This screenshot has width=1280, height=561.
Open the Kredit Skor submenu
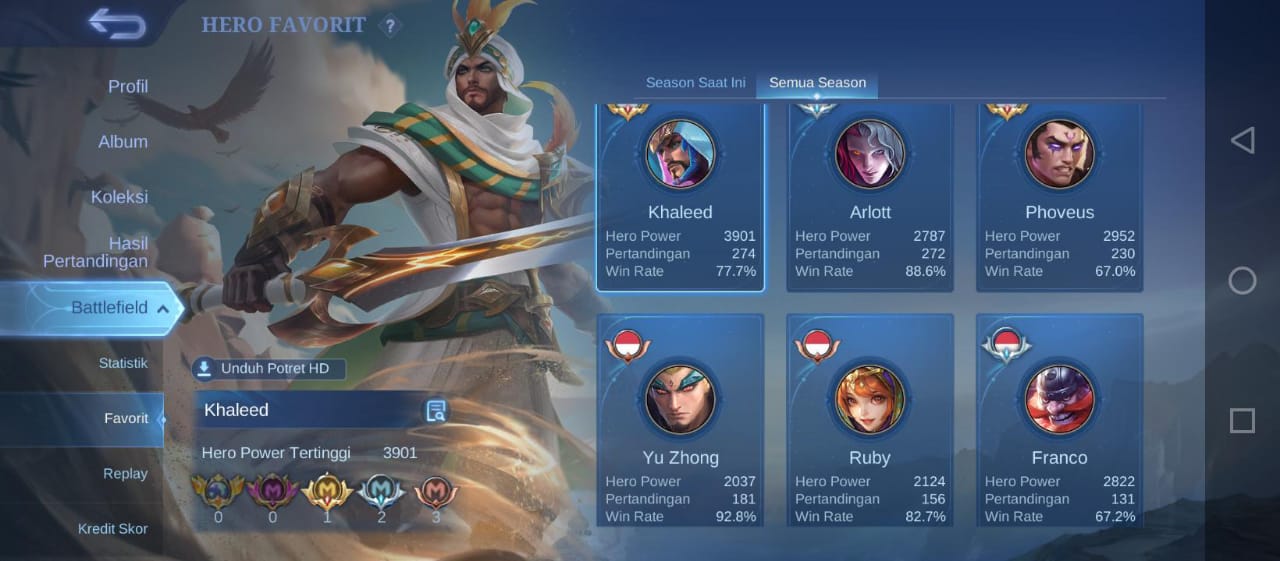[x=113, y=528]
